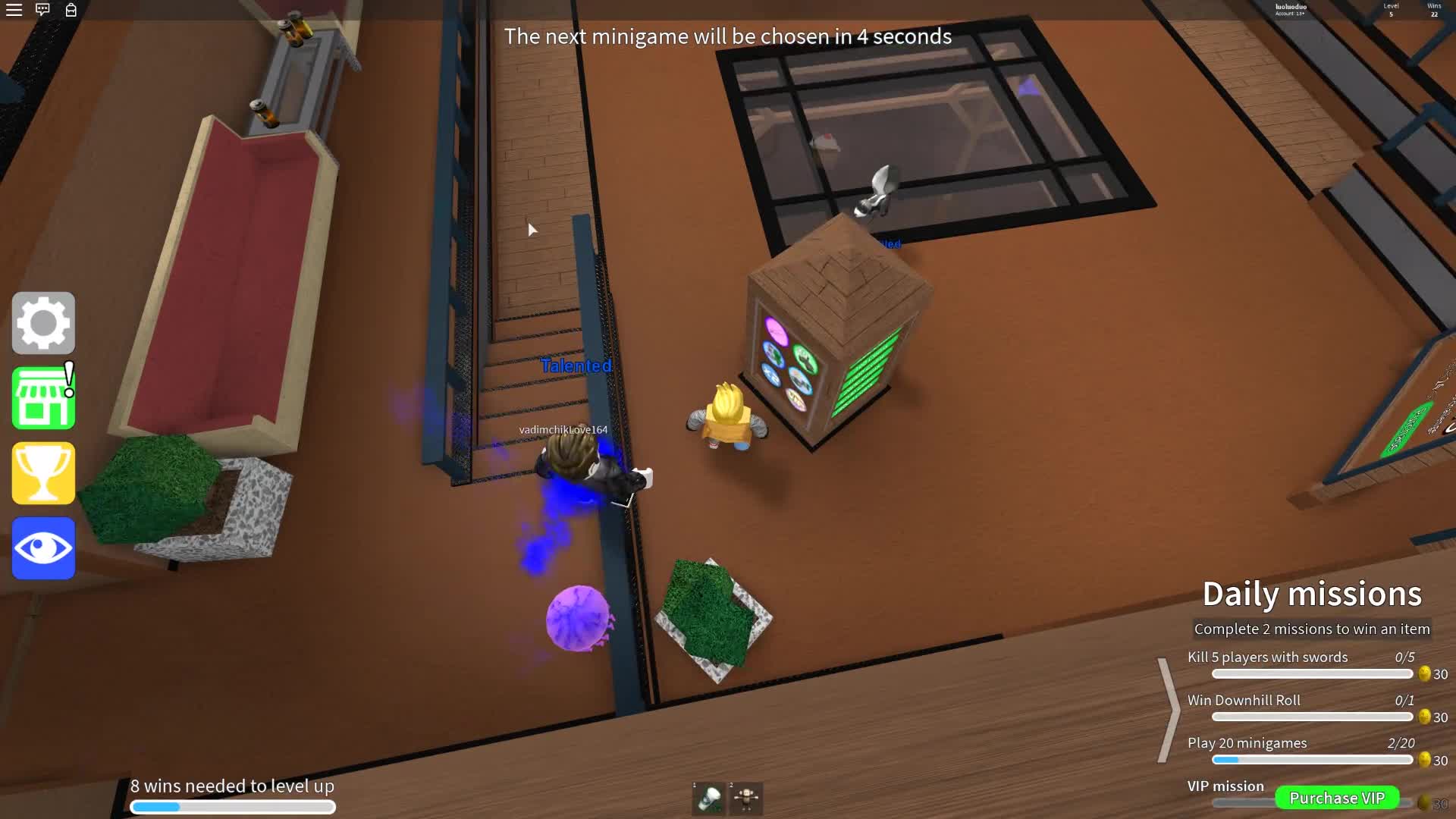Open the backpack inventory
Screen dimensions: 1456x819
coord(72,11)
